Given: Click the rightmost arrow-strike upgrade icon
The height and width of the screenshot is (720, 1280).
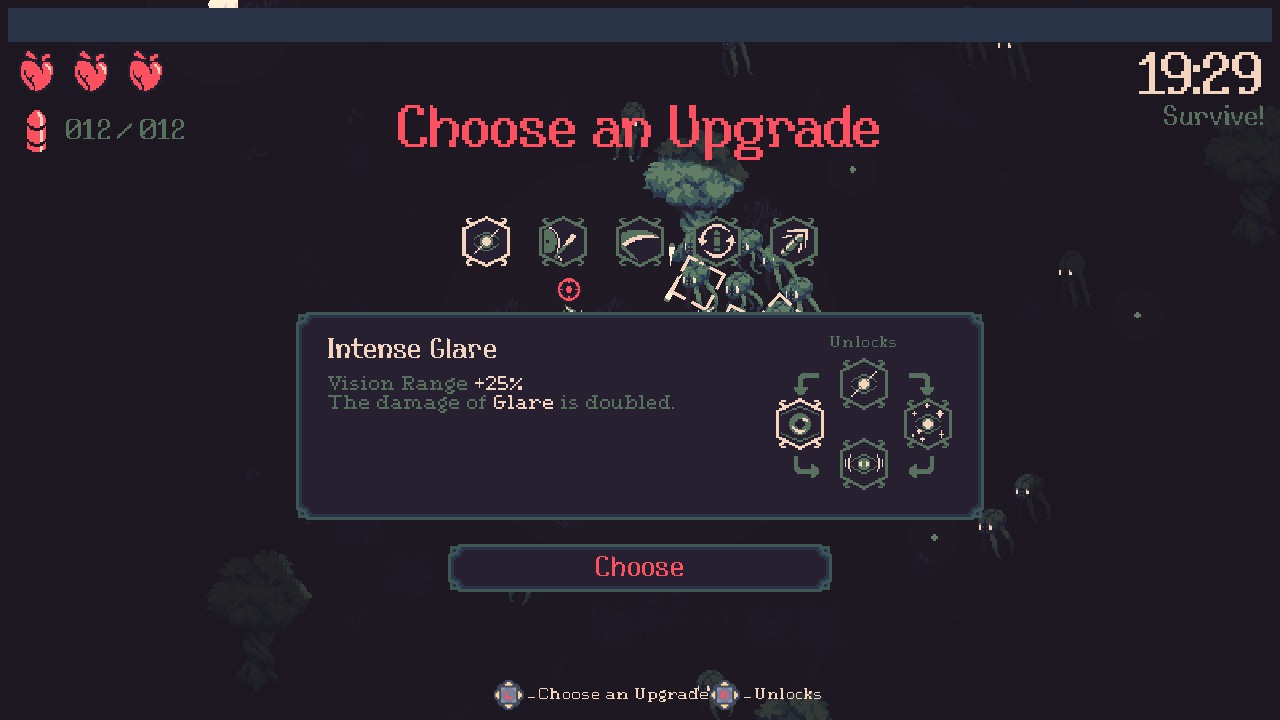Looking at the screenshot, I should [x=794, y=241].
